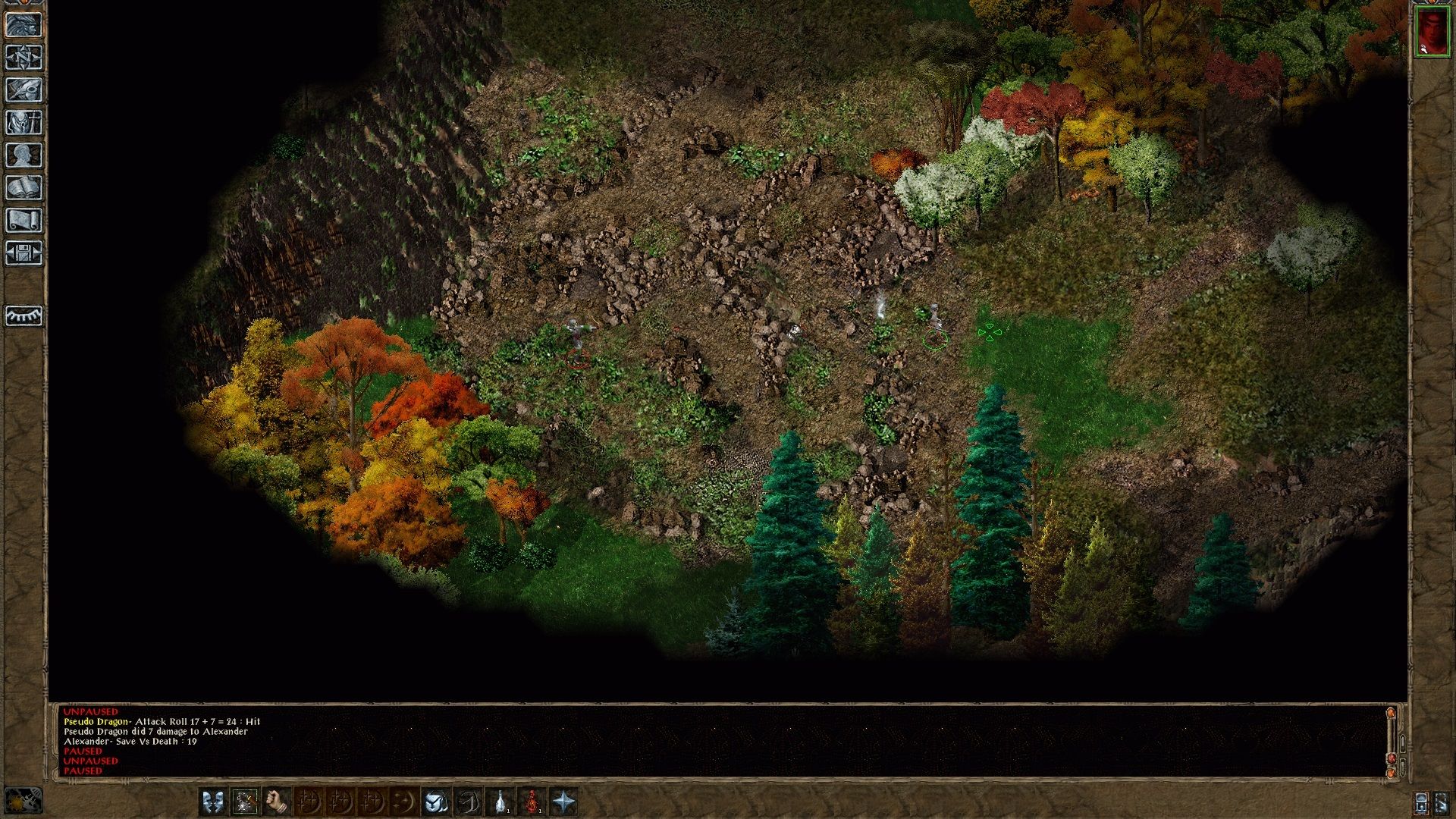Toggle the eye-shaped sidebar button
This screenshot has height=819, width=1456.
[24, 315]
